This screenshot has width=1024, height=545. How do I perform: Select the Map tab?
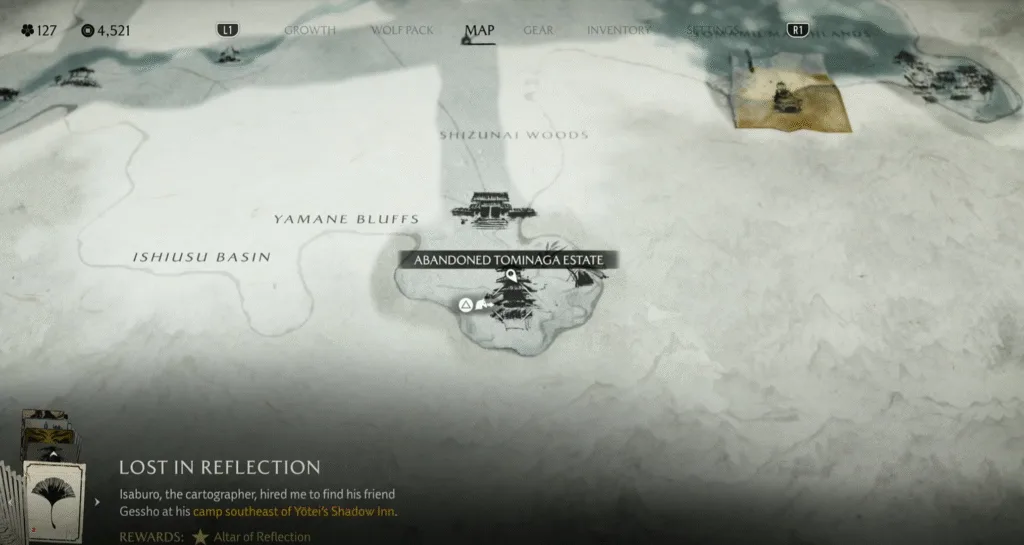coord(479,30)
